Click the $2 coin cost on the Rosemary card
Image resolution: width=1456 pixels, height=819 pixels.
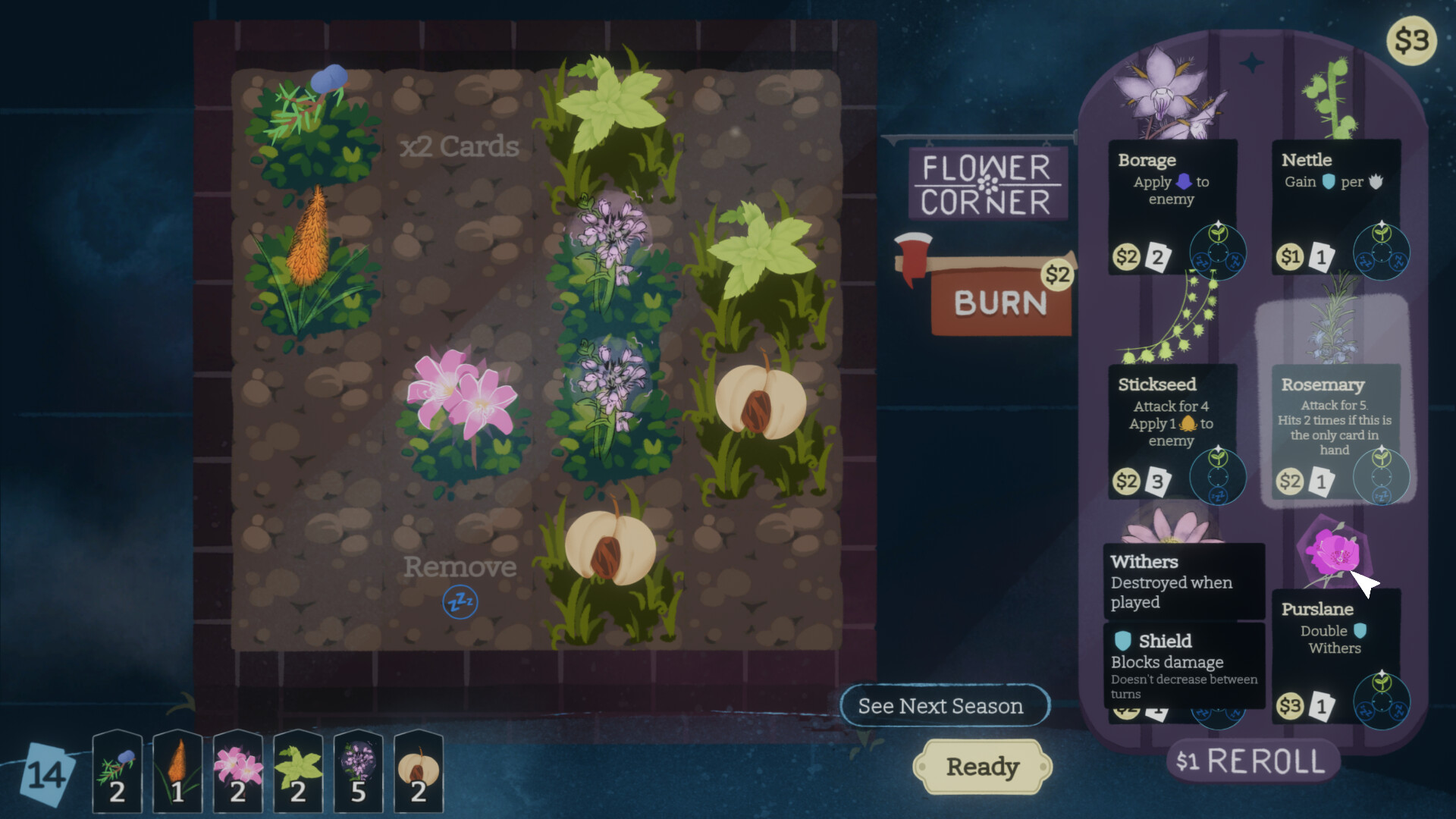[x=1289, y=481]
